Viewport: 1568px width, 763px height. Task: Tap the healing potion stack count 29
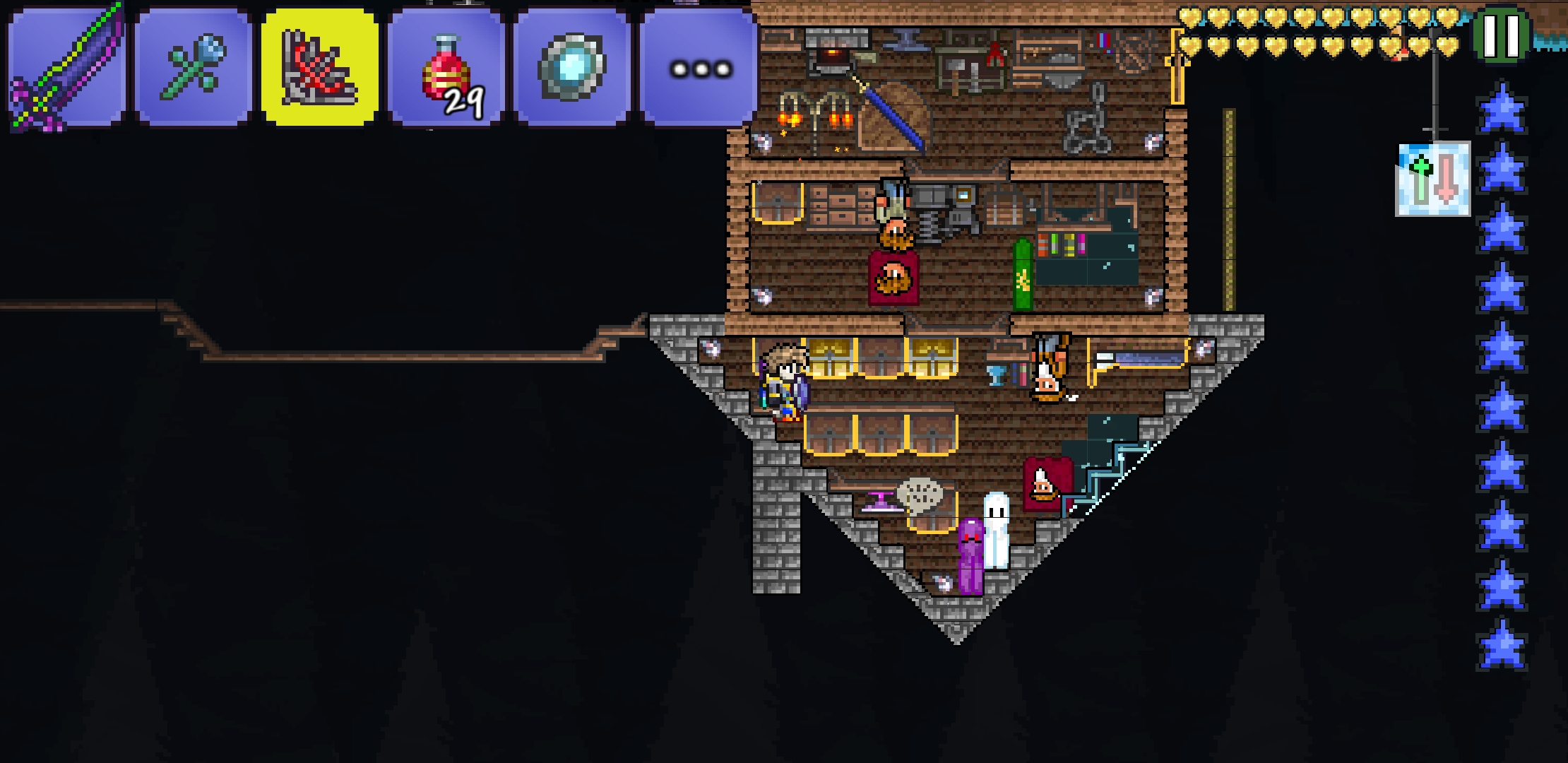pos(464,99)
